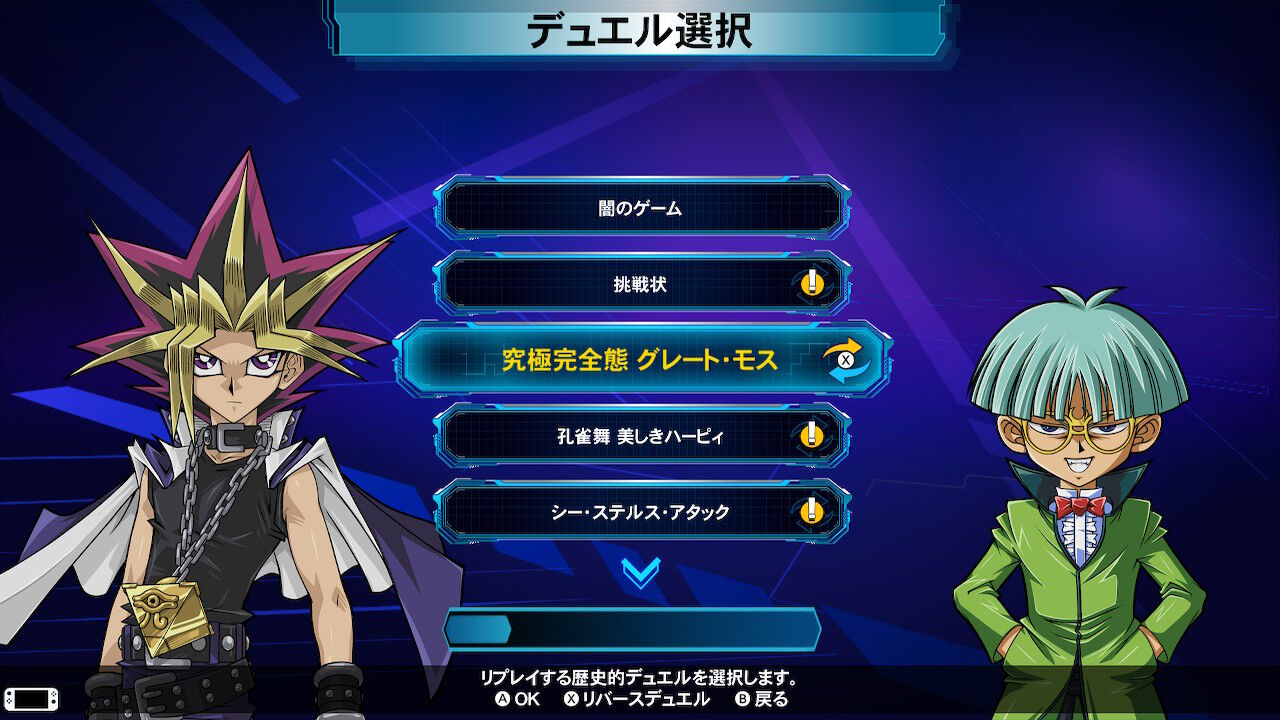Click the exclamation badge on 挑戦状
The width and height of the screenshot is (1280, 720).
point(810,285)
